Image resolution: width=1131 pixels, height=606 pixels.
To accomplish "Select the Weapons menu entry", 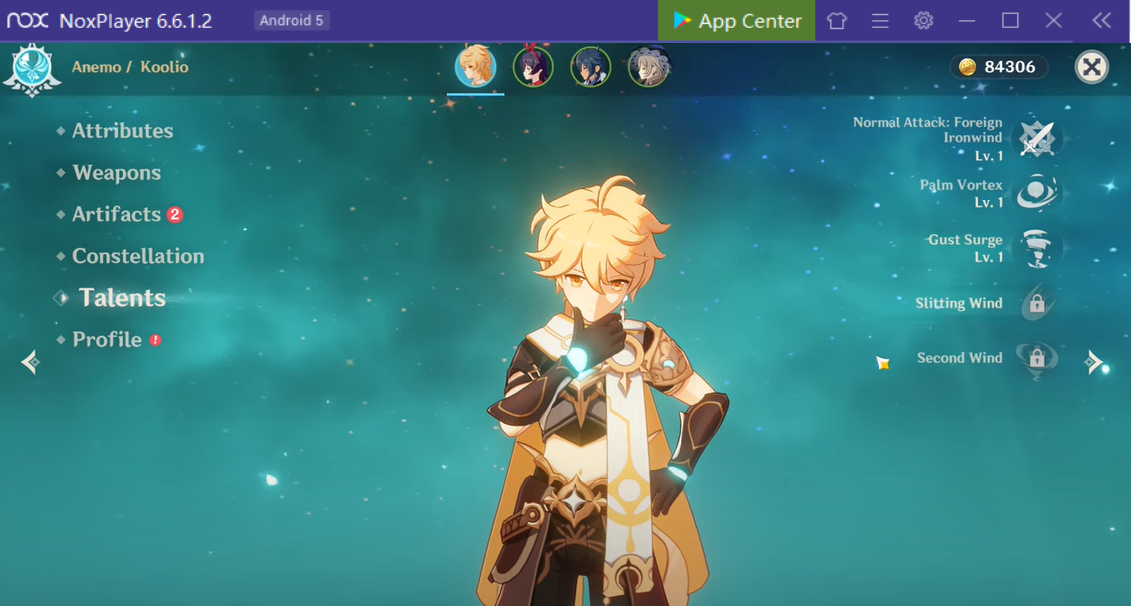I will pos(116,173).
